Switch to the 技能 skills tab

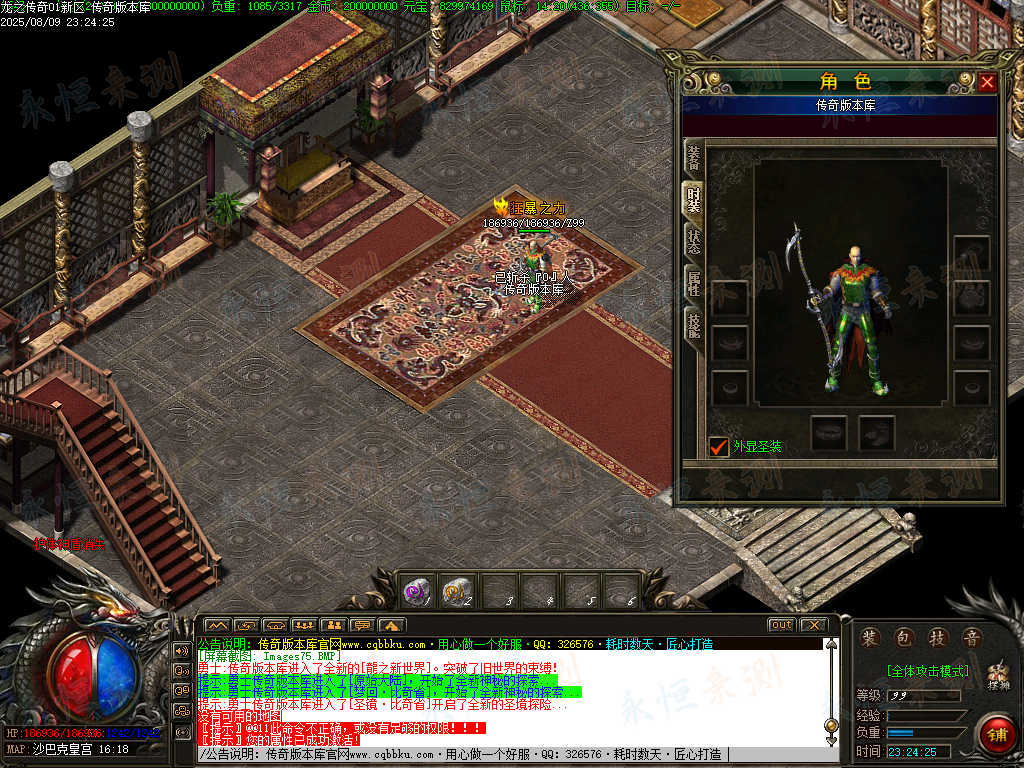693,324
